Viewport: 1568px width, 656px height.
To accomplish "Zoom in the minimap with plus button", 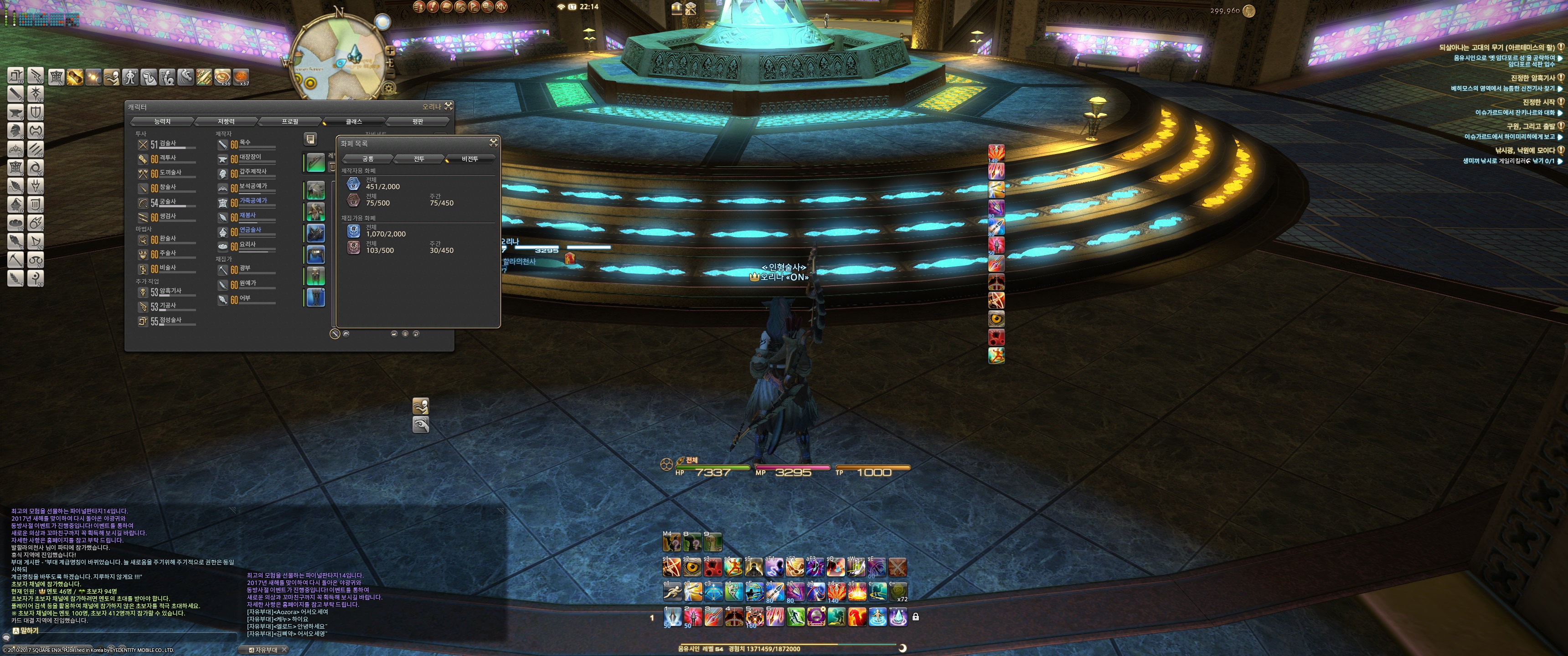I will click(390, 51).
